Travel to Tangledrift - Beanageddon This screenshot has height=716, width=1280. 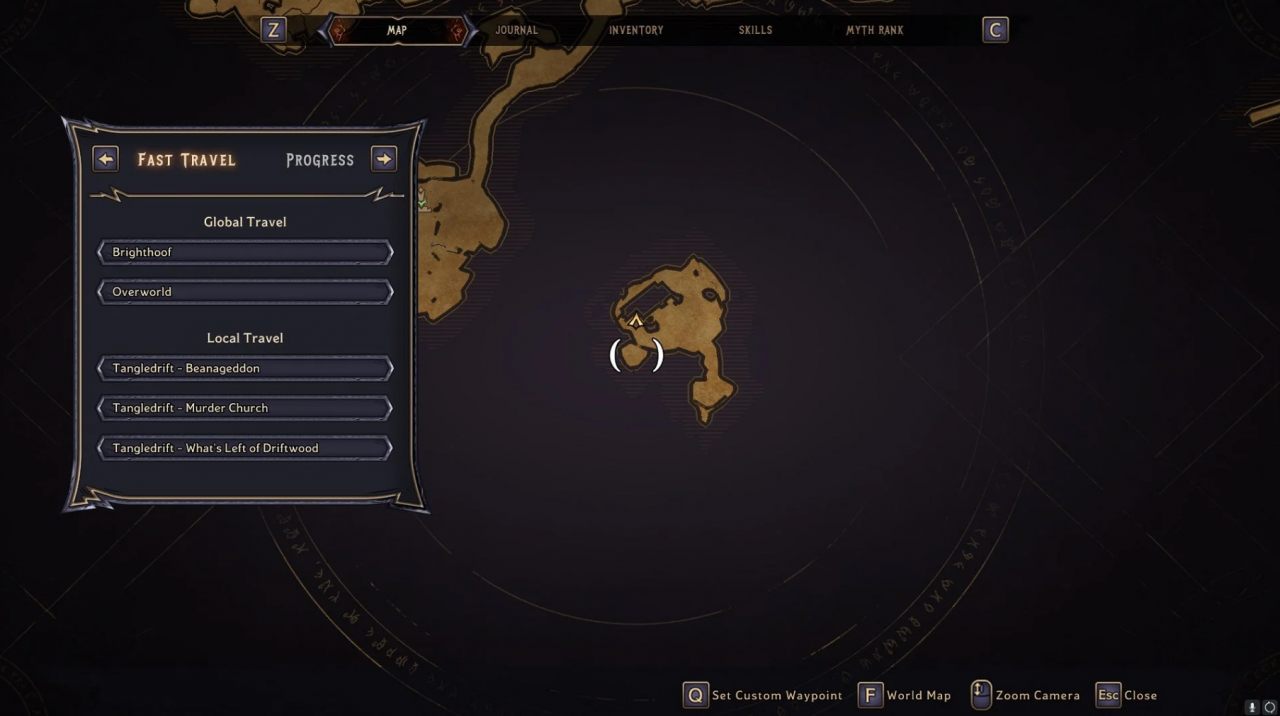click(245, 368)
